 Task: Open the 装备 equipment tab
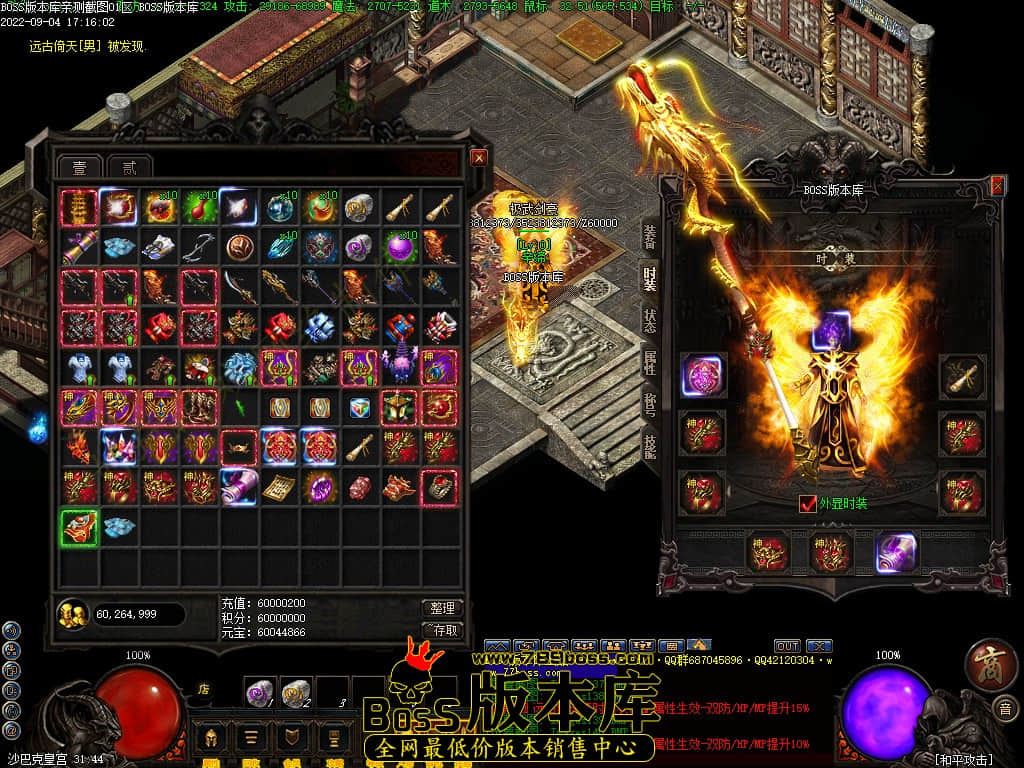(650, 236)
